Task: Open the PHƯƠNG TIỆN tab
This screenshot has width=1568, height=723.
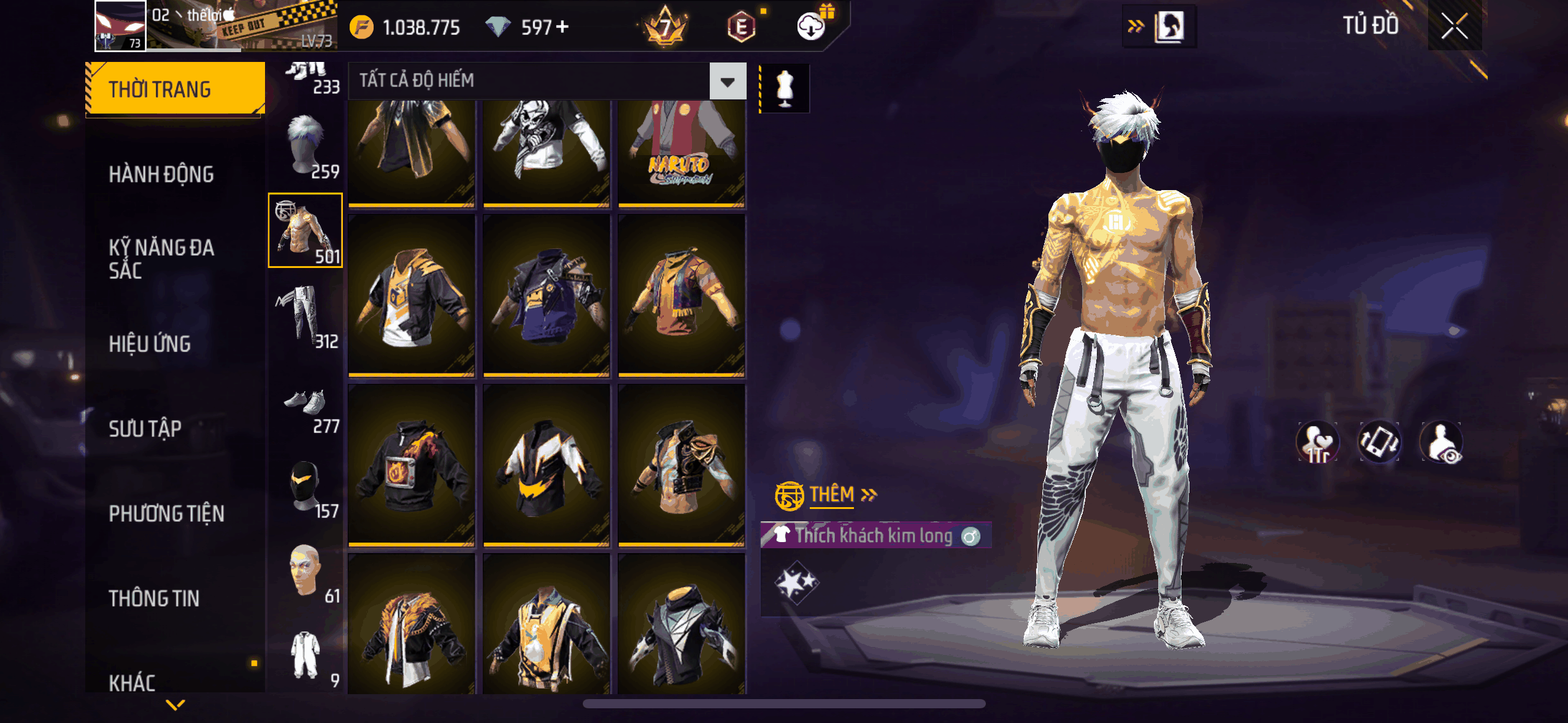Action: tap(166, 513)
